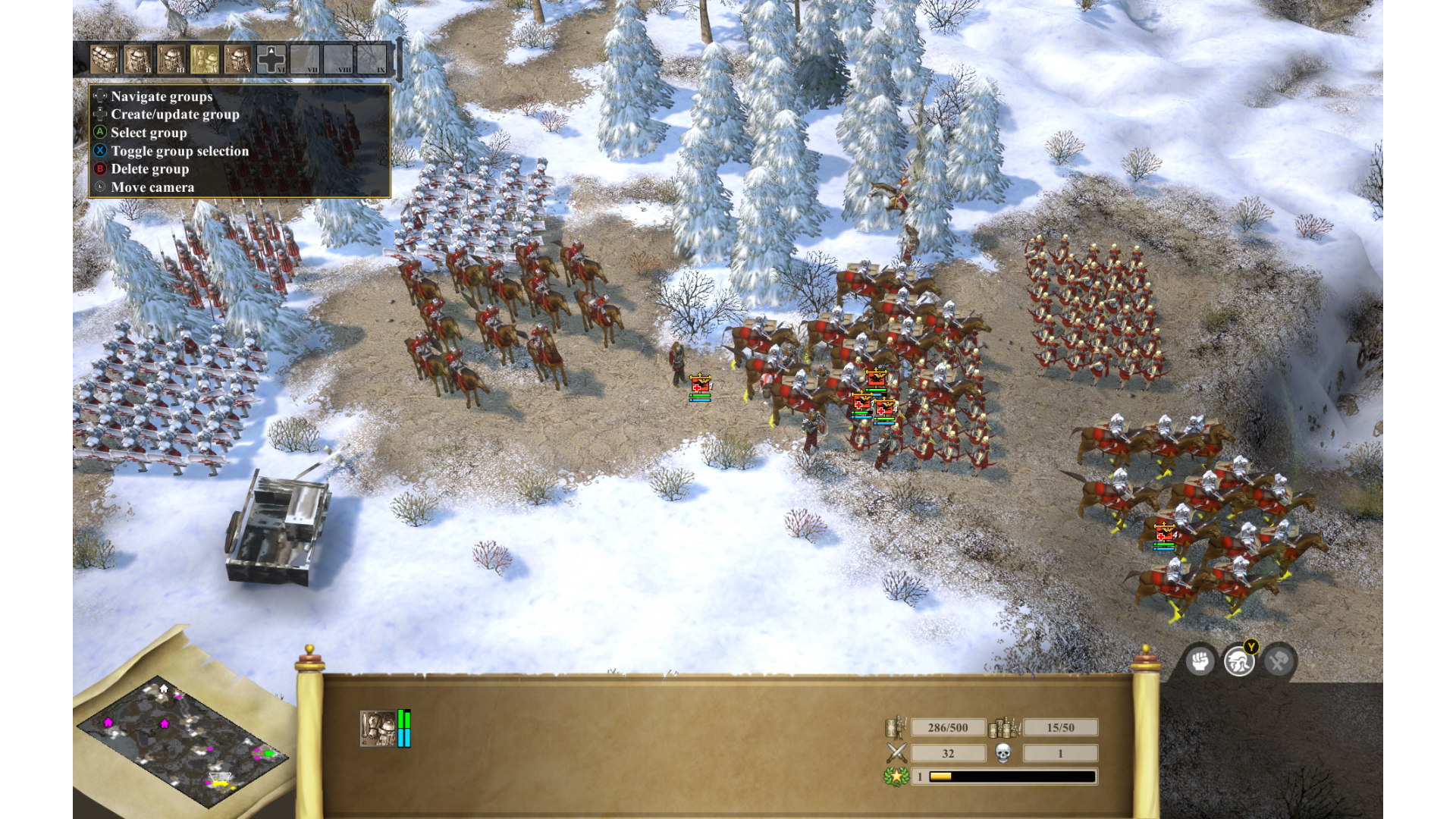Select highlighted cavalry group IV
The height and width of the screenshot is (819, 1456).
pos(205,59)
